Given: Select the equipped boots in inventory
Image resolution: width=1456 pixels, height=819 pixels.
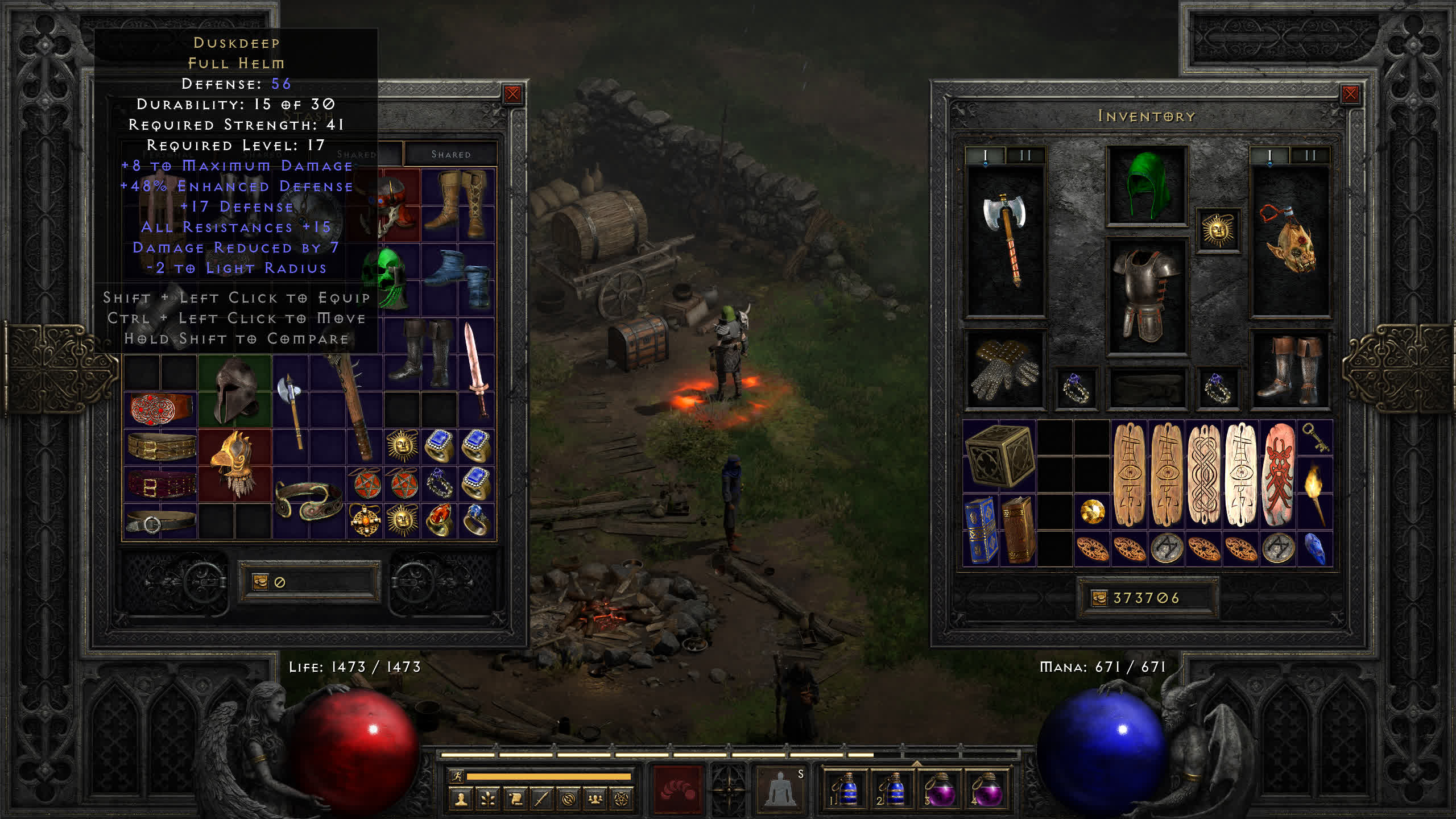Looking at the screenshot, I should pos(1290,370).
